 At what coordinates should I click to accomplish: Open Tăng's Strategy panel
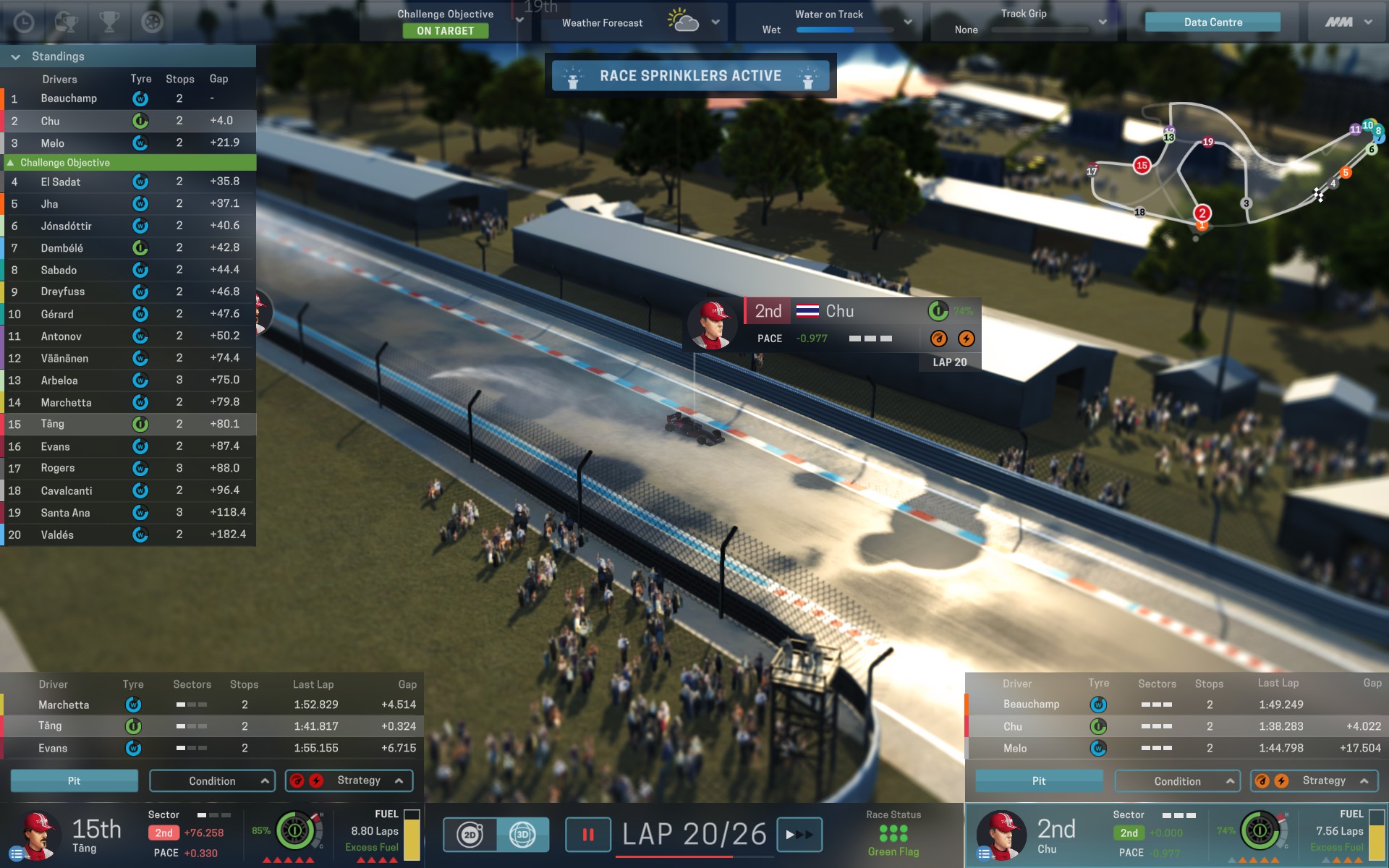click(x=349, y=781)
